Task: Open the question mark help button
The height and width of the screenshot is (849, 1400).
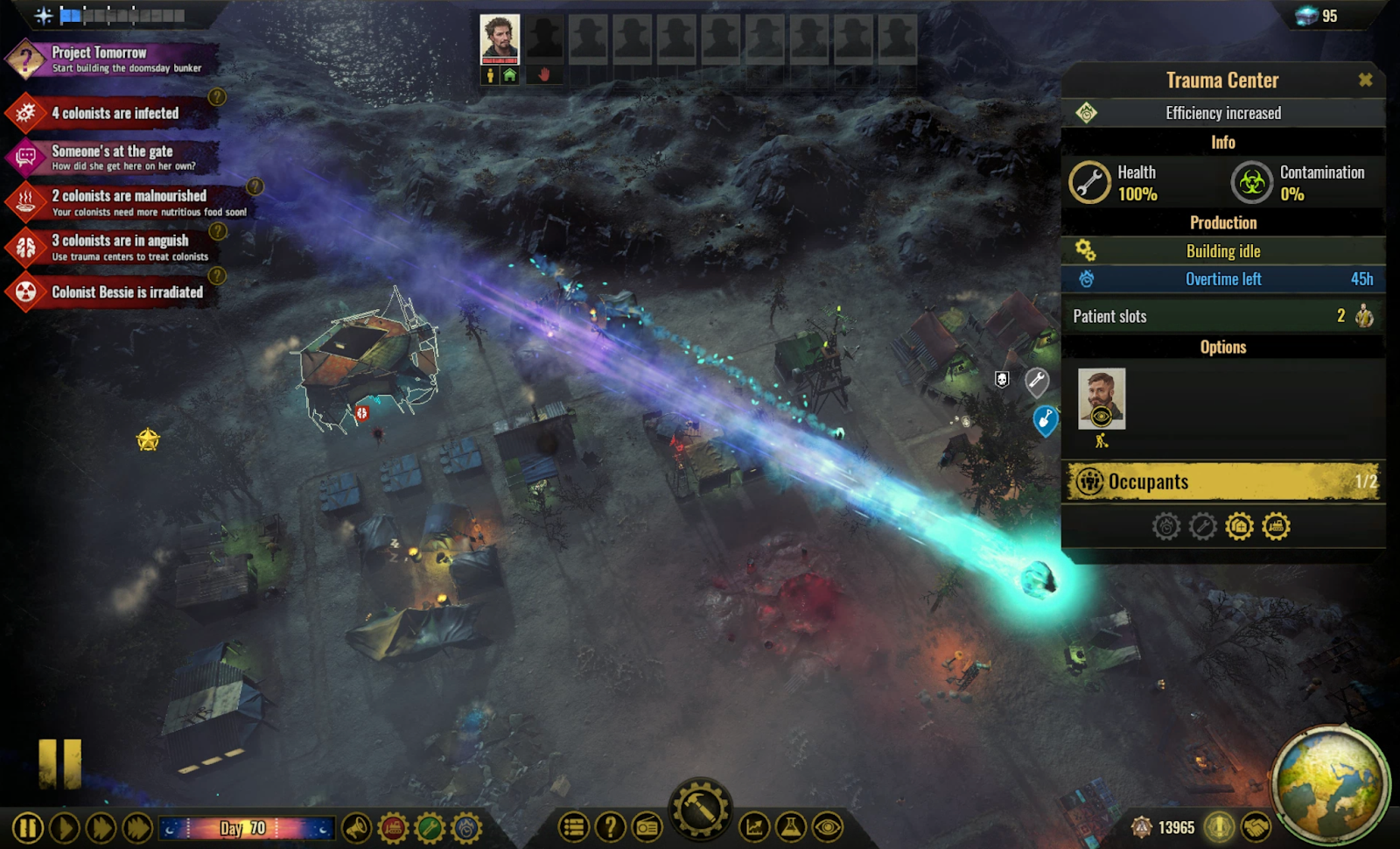Action: (x=611, y=827)
